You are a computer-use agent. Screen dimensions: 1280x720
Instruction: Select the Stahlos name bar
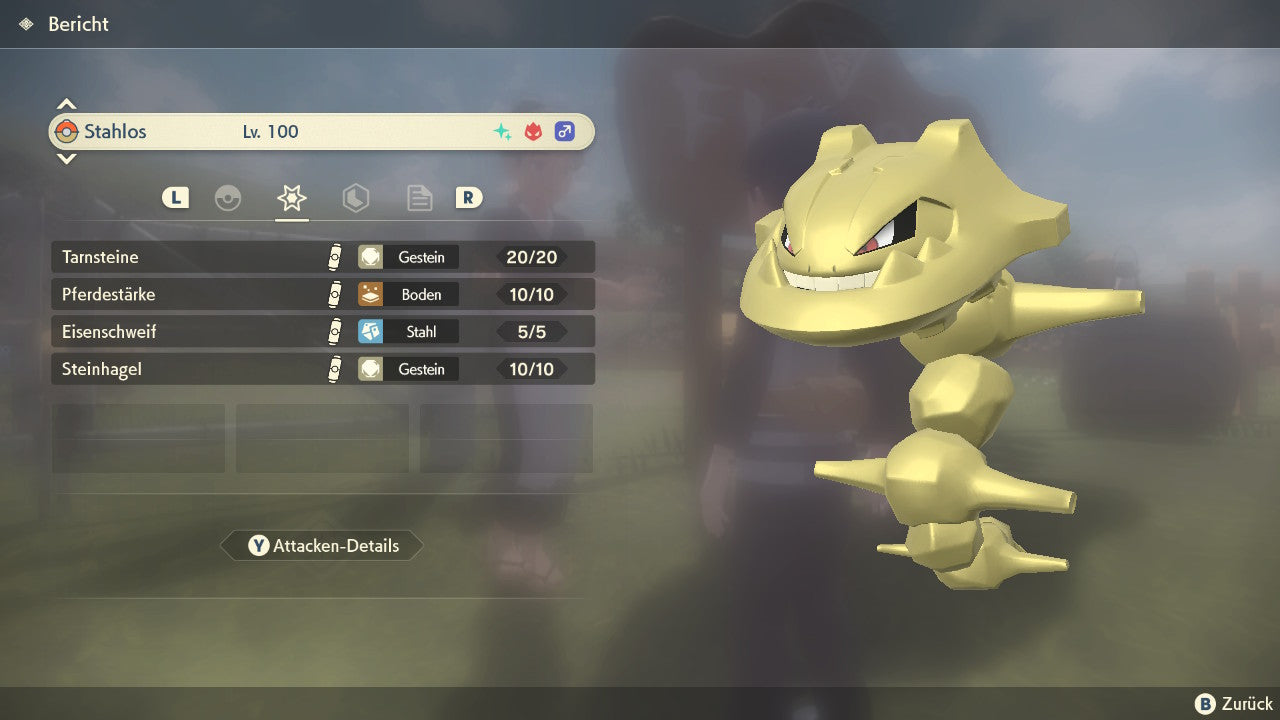point(320,131)
